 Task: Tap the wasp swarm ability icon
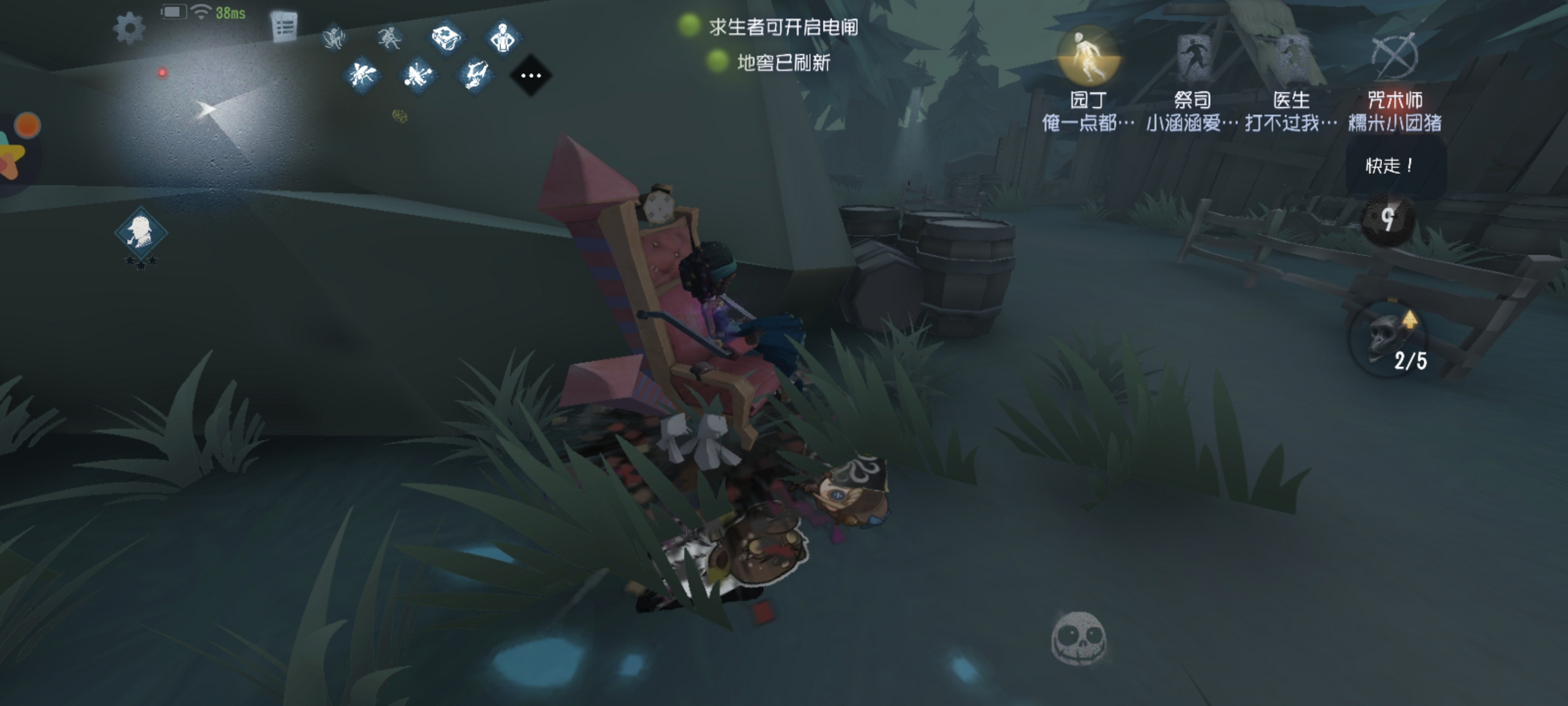point(362,75)
